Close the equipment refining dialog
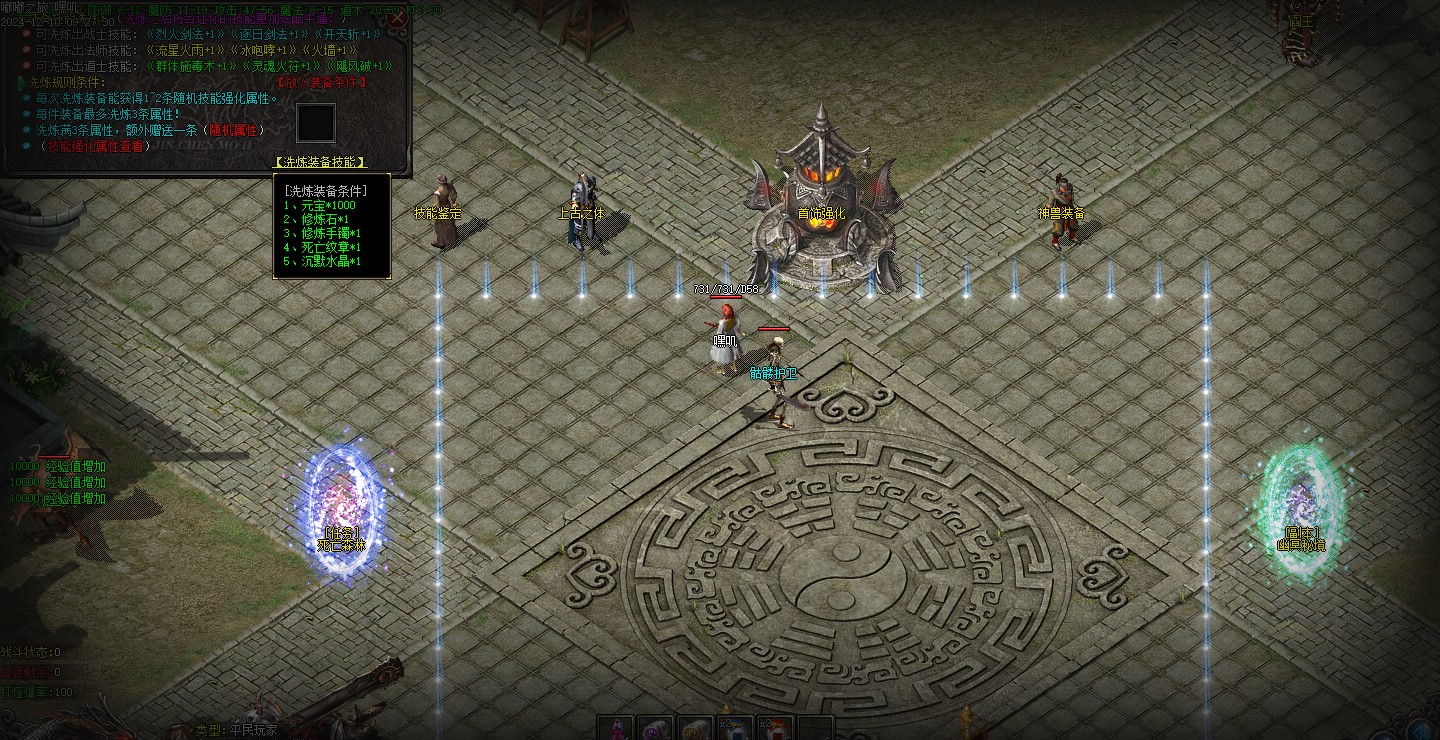The height and width of the screenshot is (740, 1440). pyautogui.click(x=397, y=18)
